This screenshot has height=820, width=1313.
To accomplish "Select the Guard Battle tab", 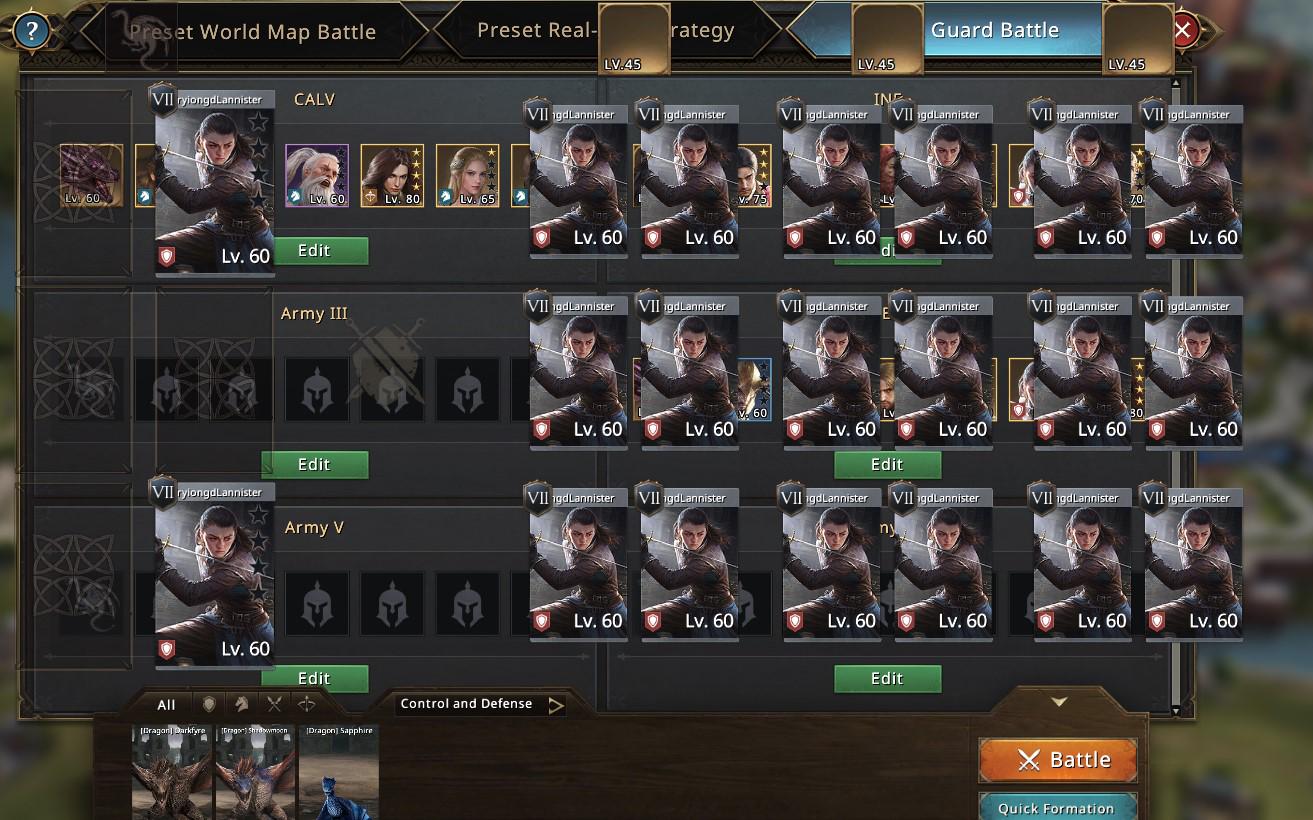I will (994, 30).
